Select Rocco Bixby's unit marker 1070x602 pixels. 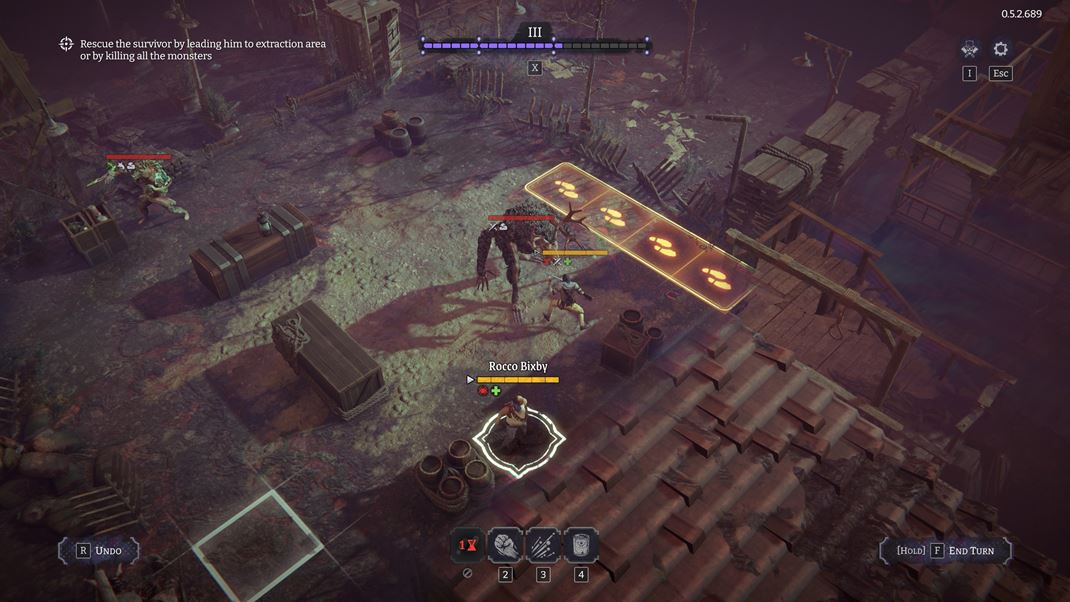518,438
